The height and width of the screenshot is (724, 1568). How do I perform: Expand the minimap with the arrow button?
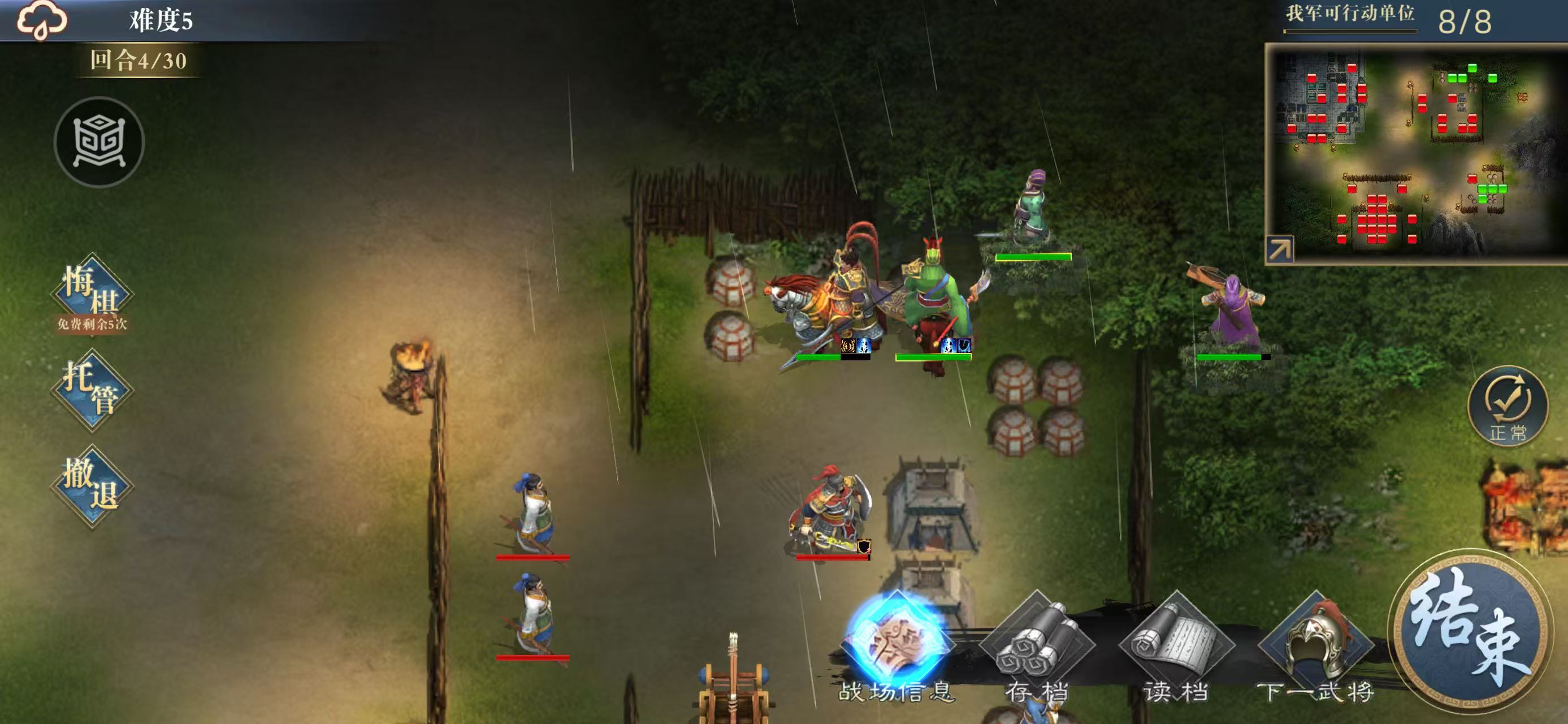click(x=1279, y=249)
